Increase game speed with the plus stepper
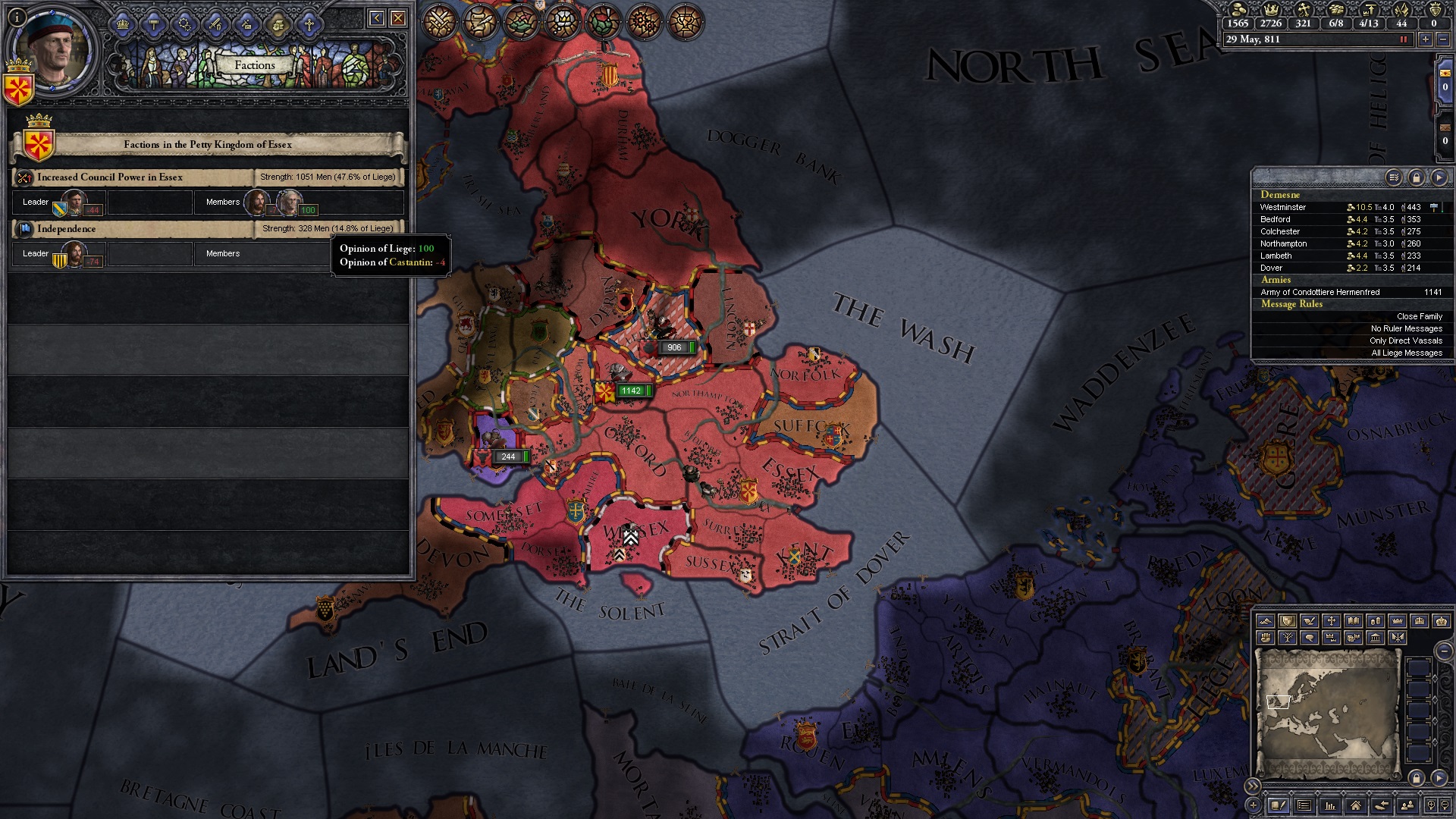 coord(1425,39)
